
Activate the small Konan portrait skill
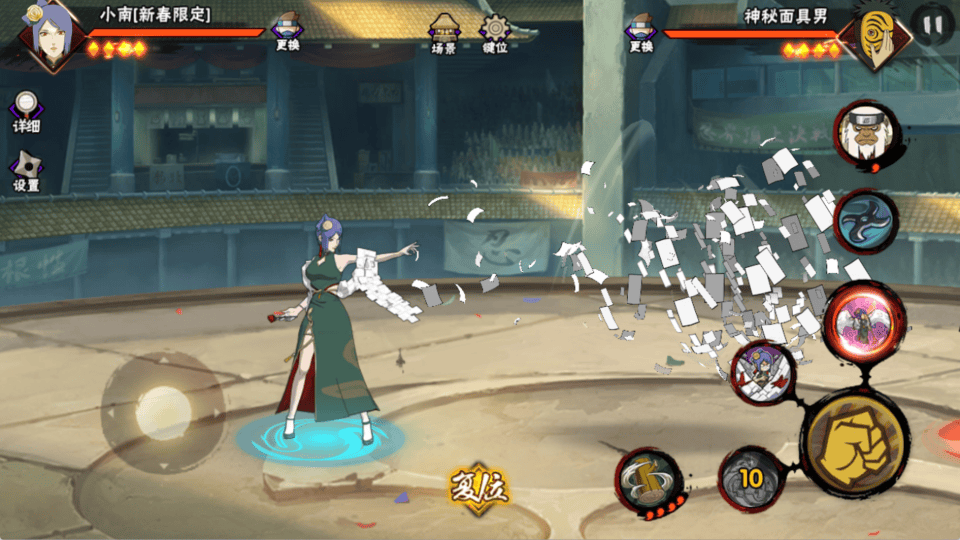pos(763,373)
